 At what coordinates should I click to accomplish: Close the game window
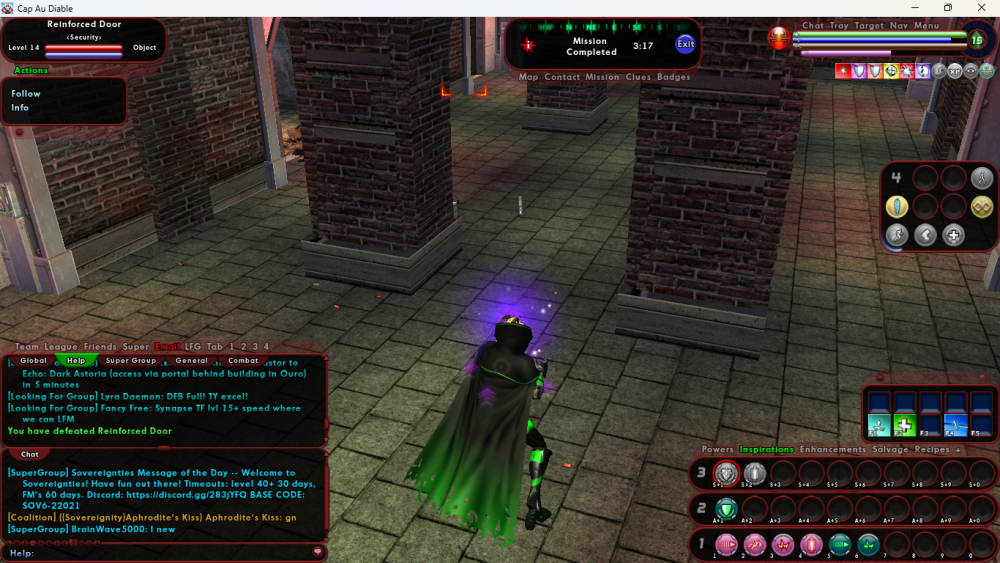[x=980, y=8]
